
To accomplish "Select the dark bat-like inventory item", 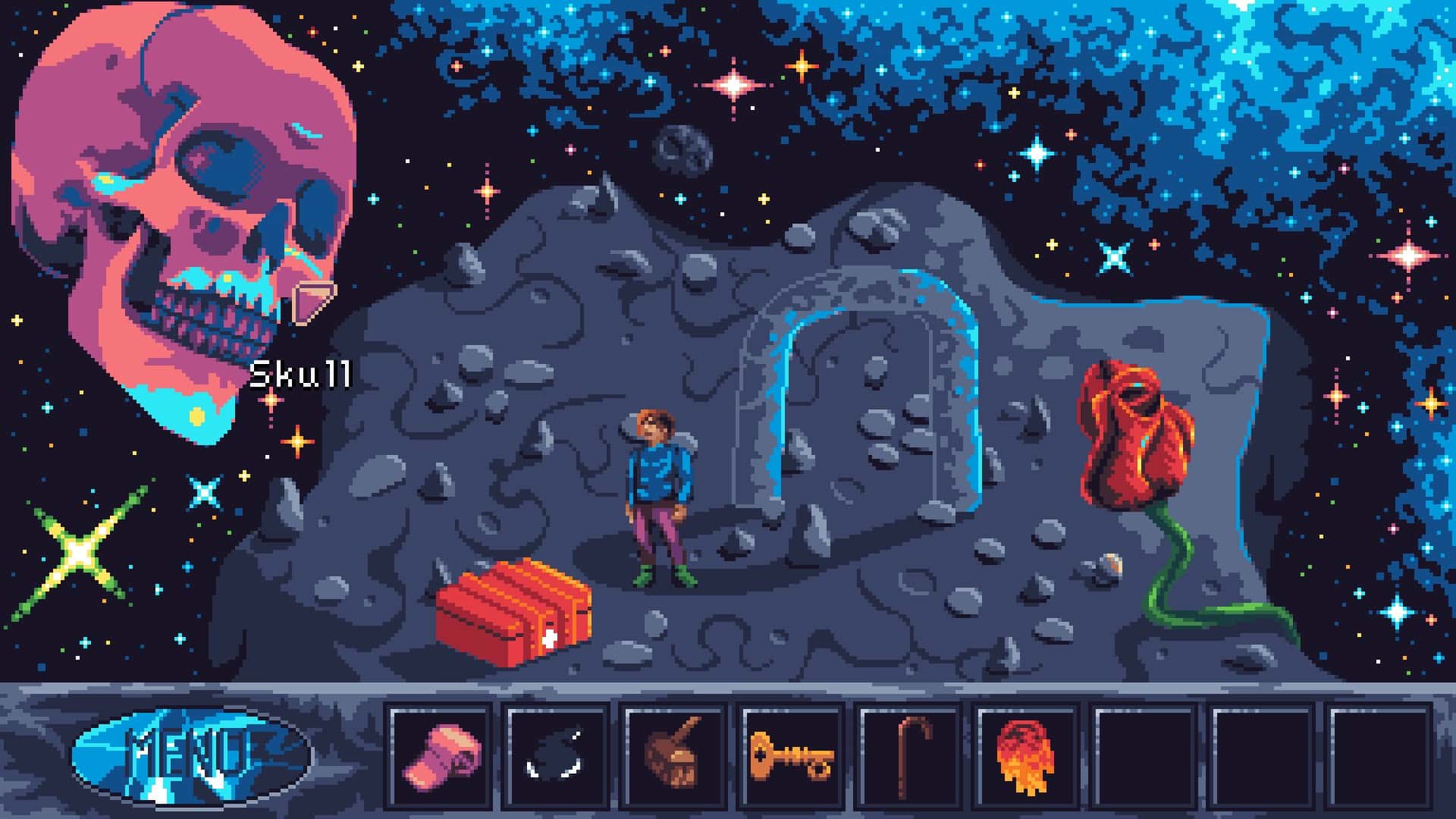I will (557, 758).
